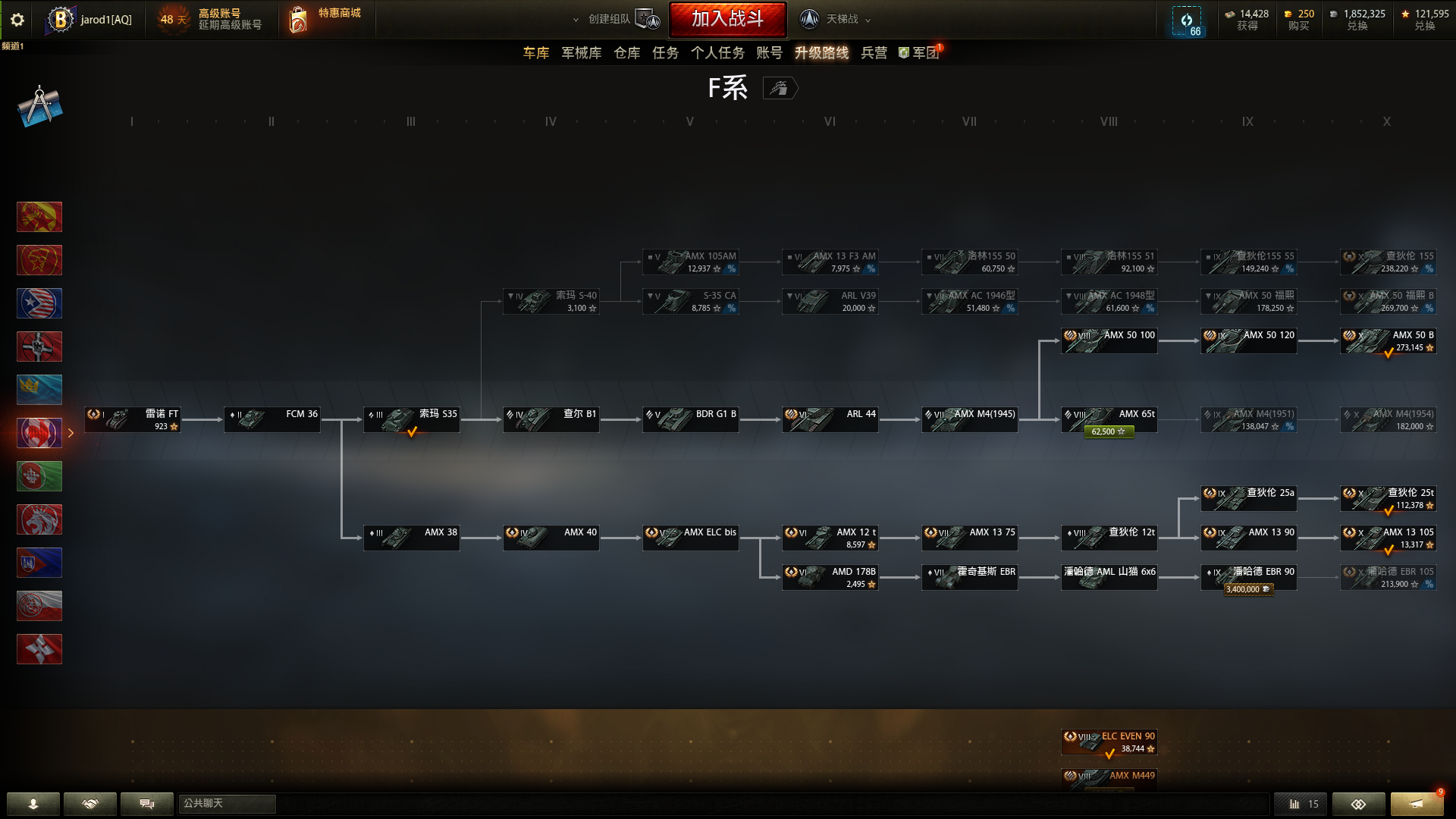Select the AMX ELC bis tank node

click(690, 538)
